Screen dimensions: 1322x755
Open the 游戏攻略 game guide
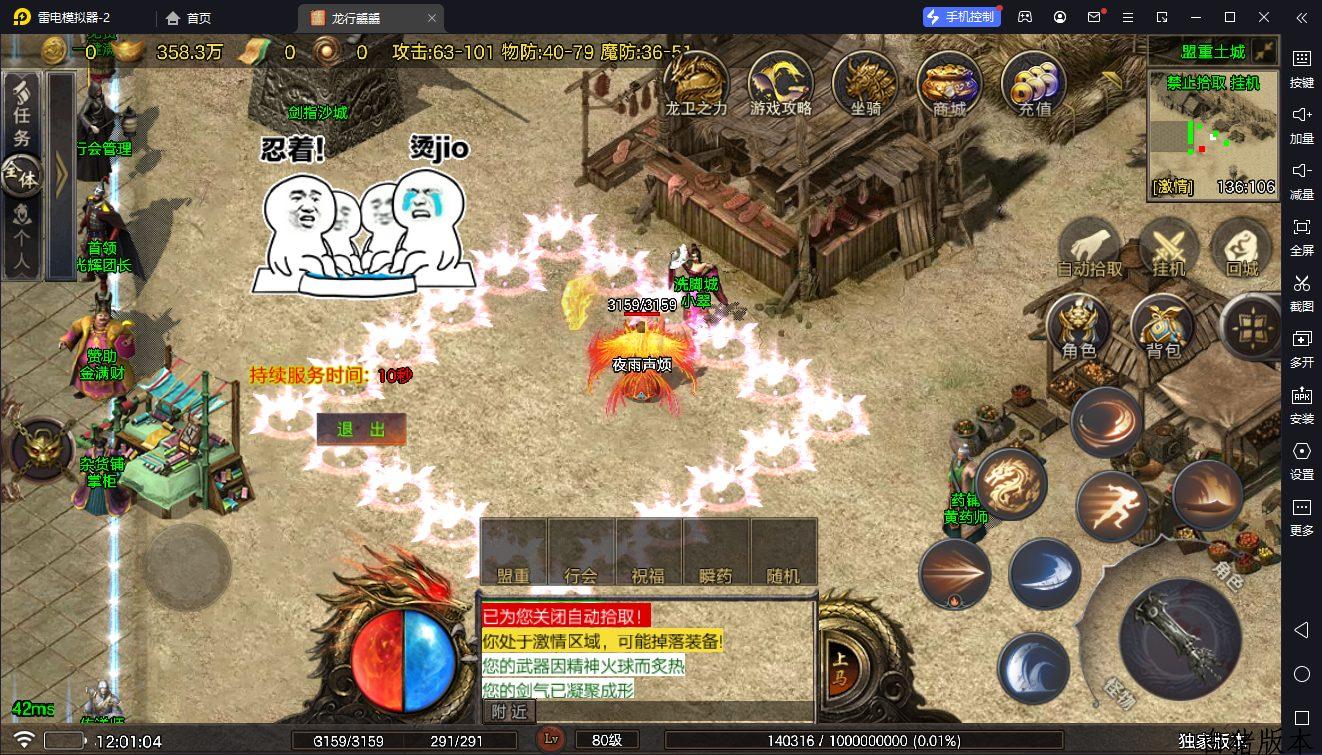(x=781, y=82)
